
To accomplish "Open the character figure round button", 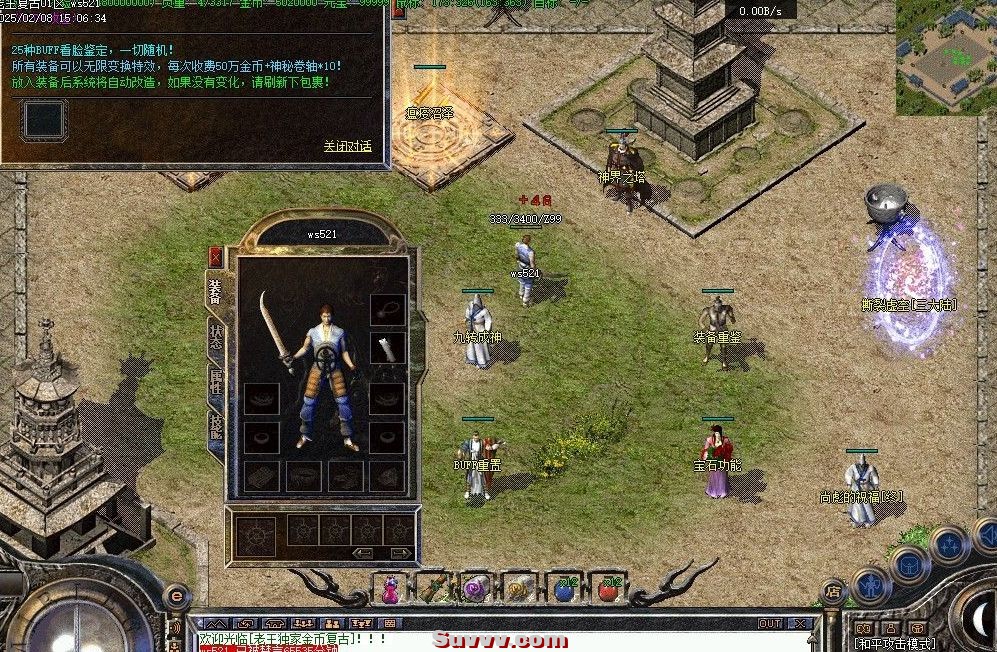I will pyautogui.click(x=870, y=584).
